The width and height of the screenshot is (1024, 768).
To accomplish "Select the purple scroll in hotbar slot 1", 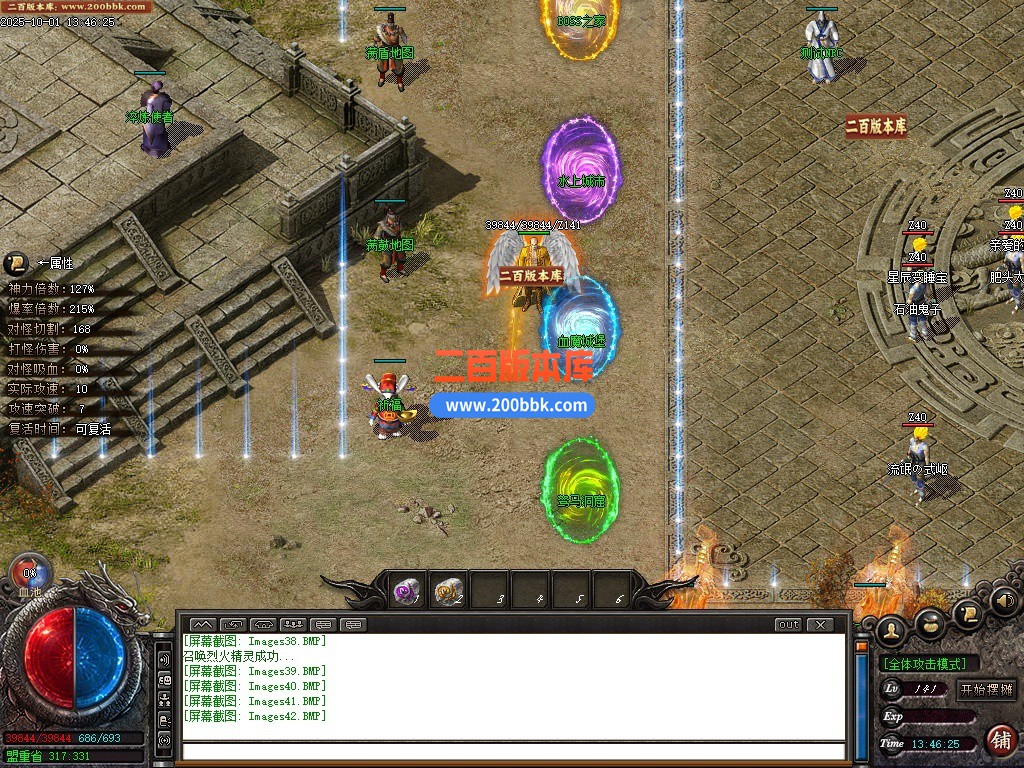I will pyautogui.click(x=406, y=591).
